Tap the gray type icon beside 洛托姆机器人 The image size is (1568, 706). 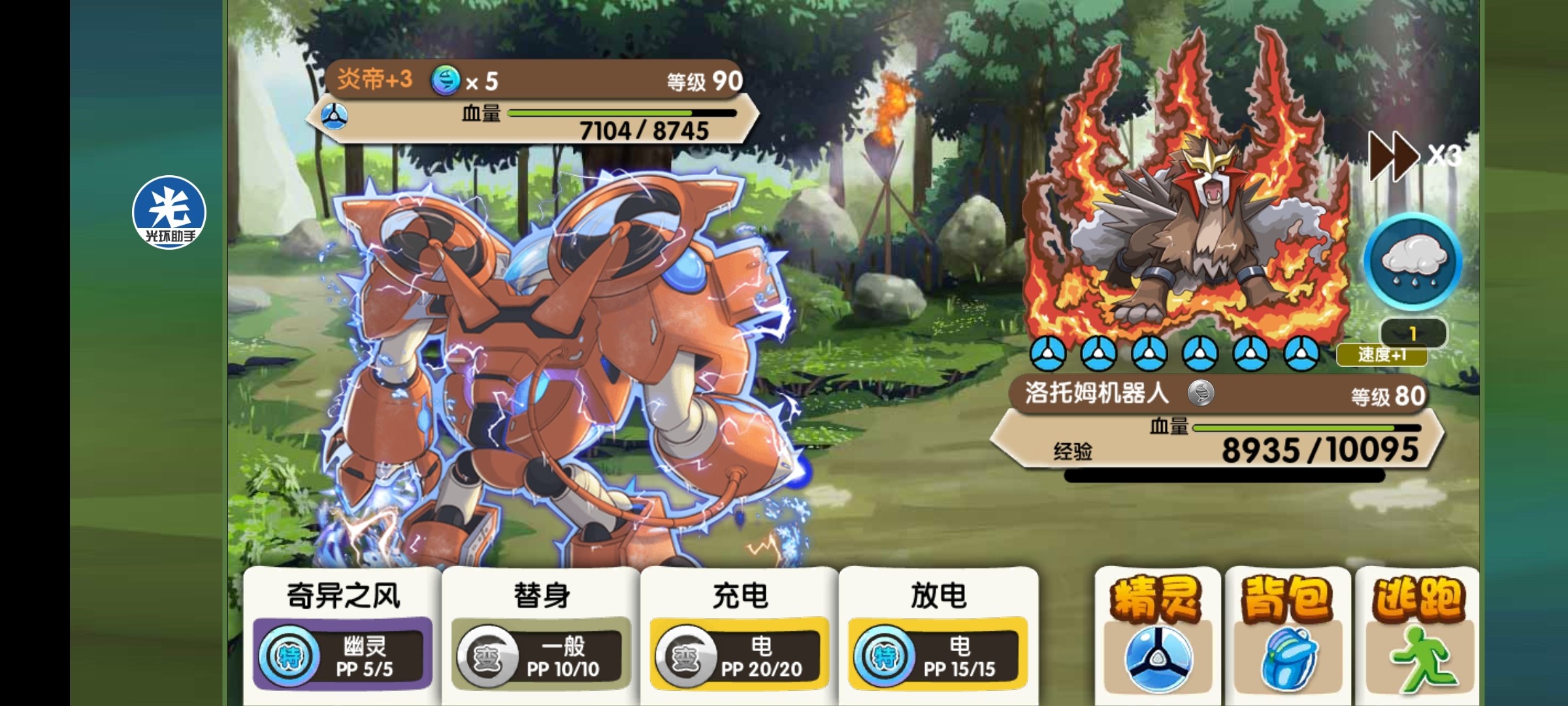[x=1201, y=393]
